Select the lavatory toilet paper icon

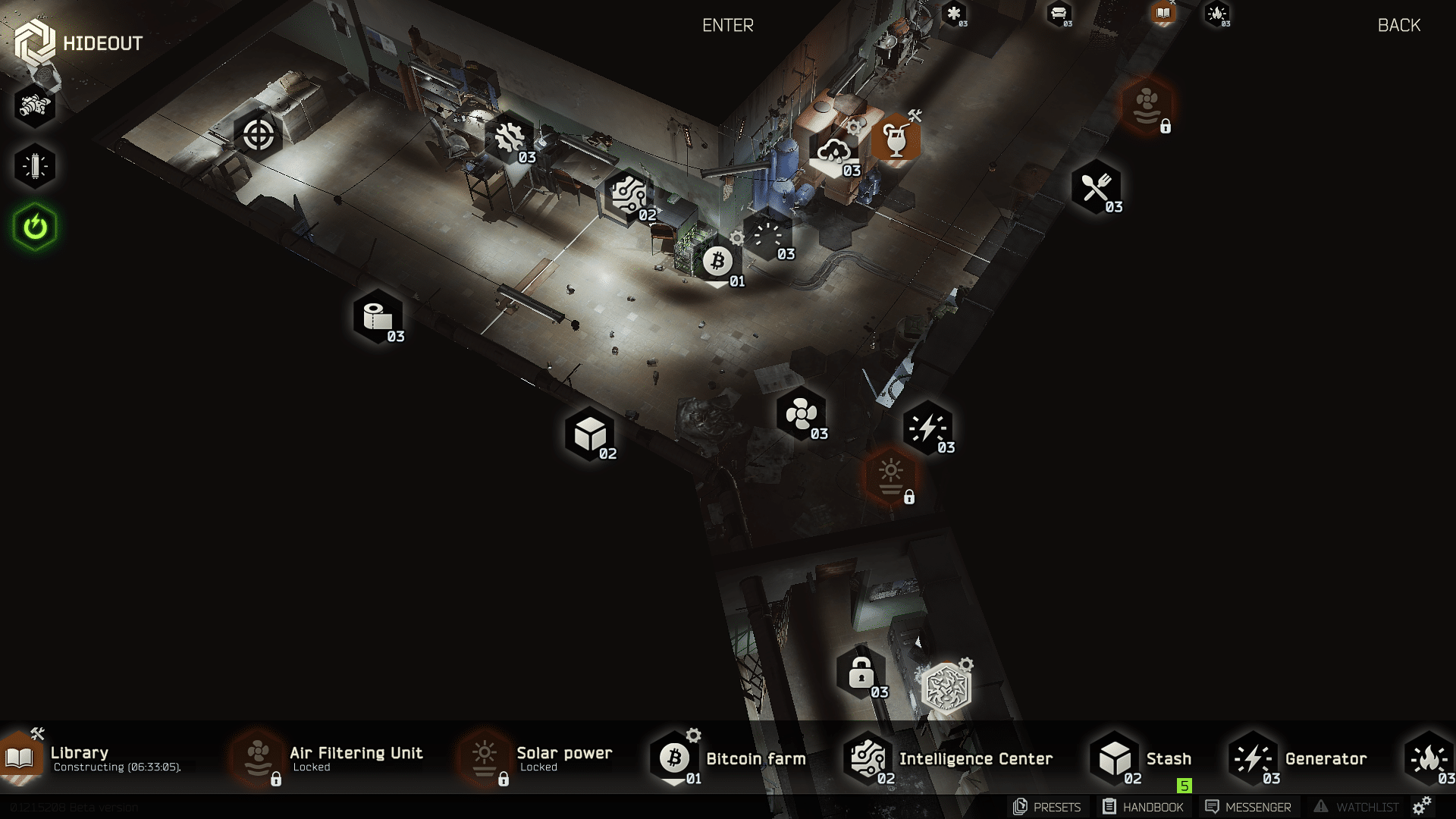[377, 317]
